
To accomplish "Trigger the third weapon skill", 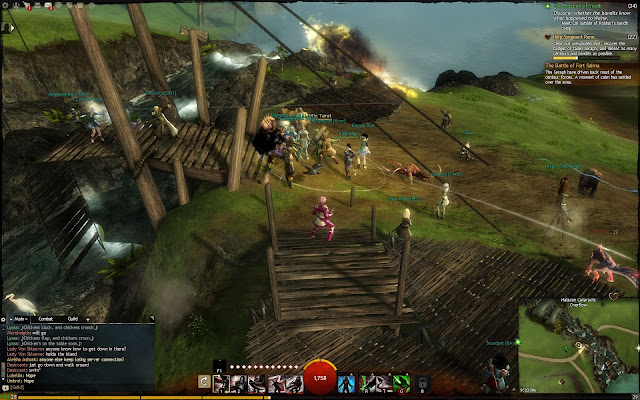I will (x=255, y=382).
